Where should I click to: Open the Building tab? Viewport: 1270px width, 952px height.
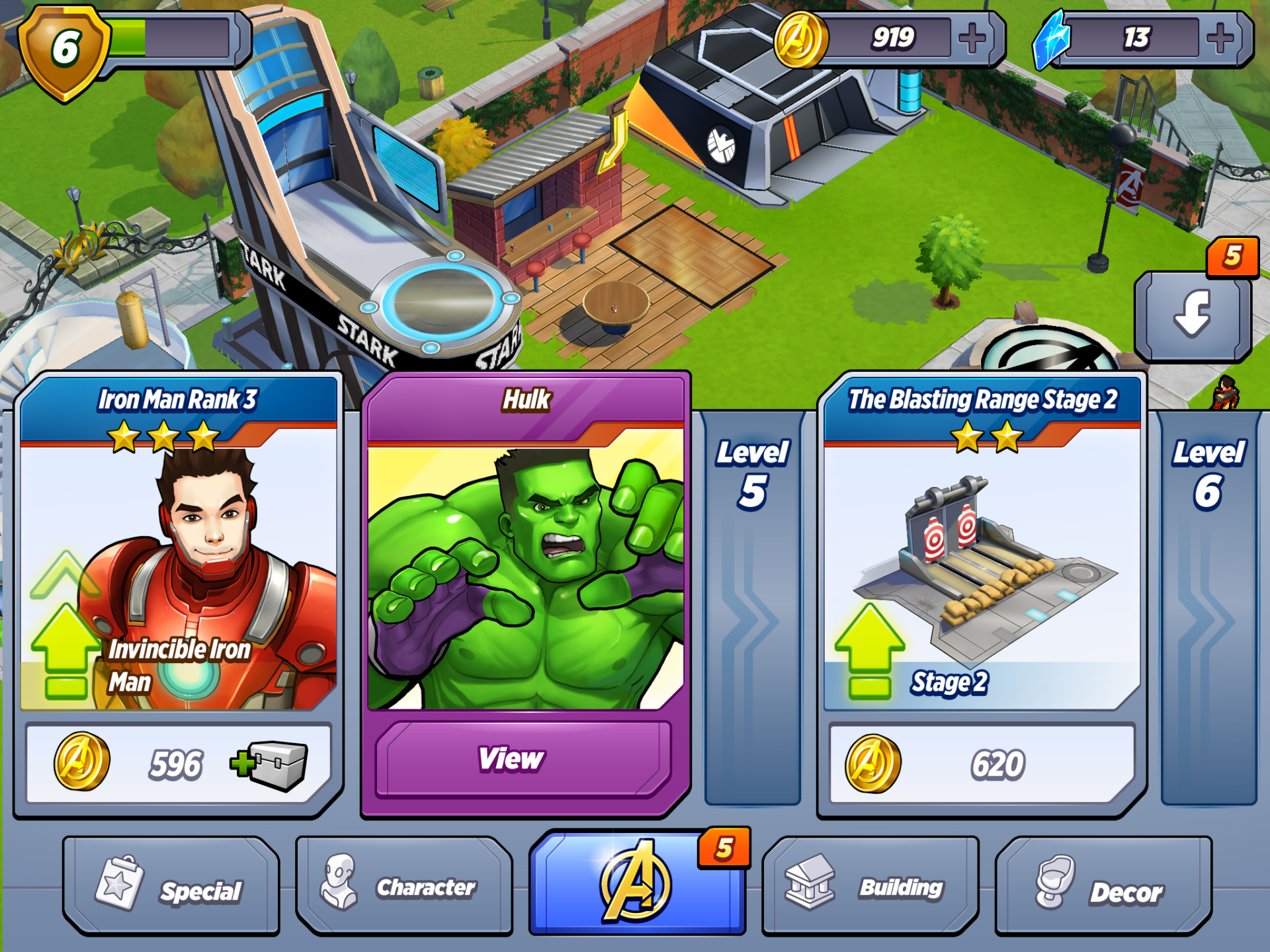870,887
